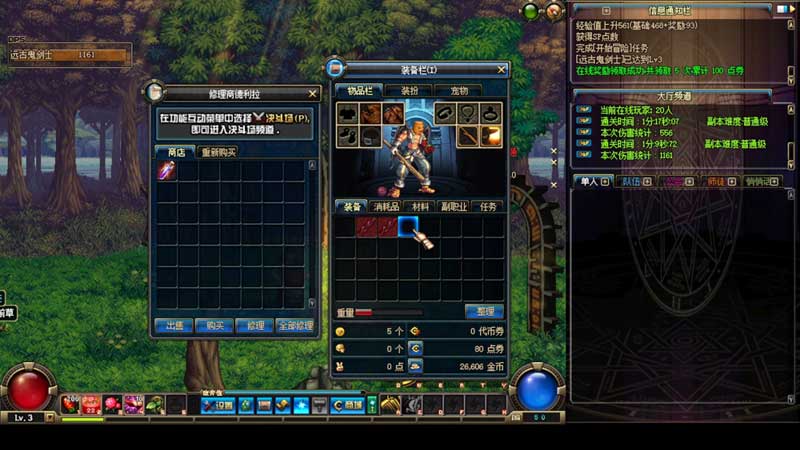This screenshot has width=800, height=450.
Task: Click the 购买 buy button
Action: (x=214, y=325)
